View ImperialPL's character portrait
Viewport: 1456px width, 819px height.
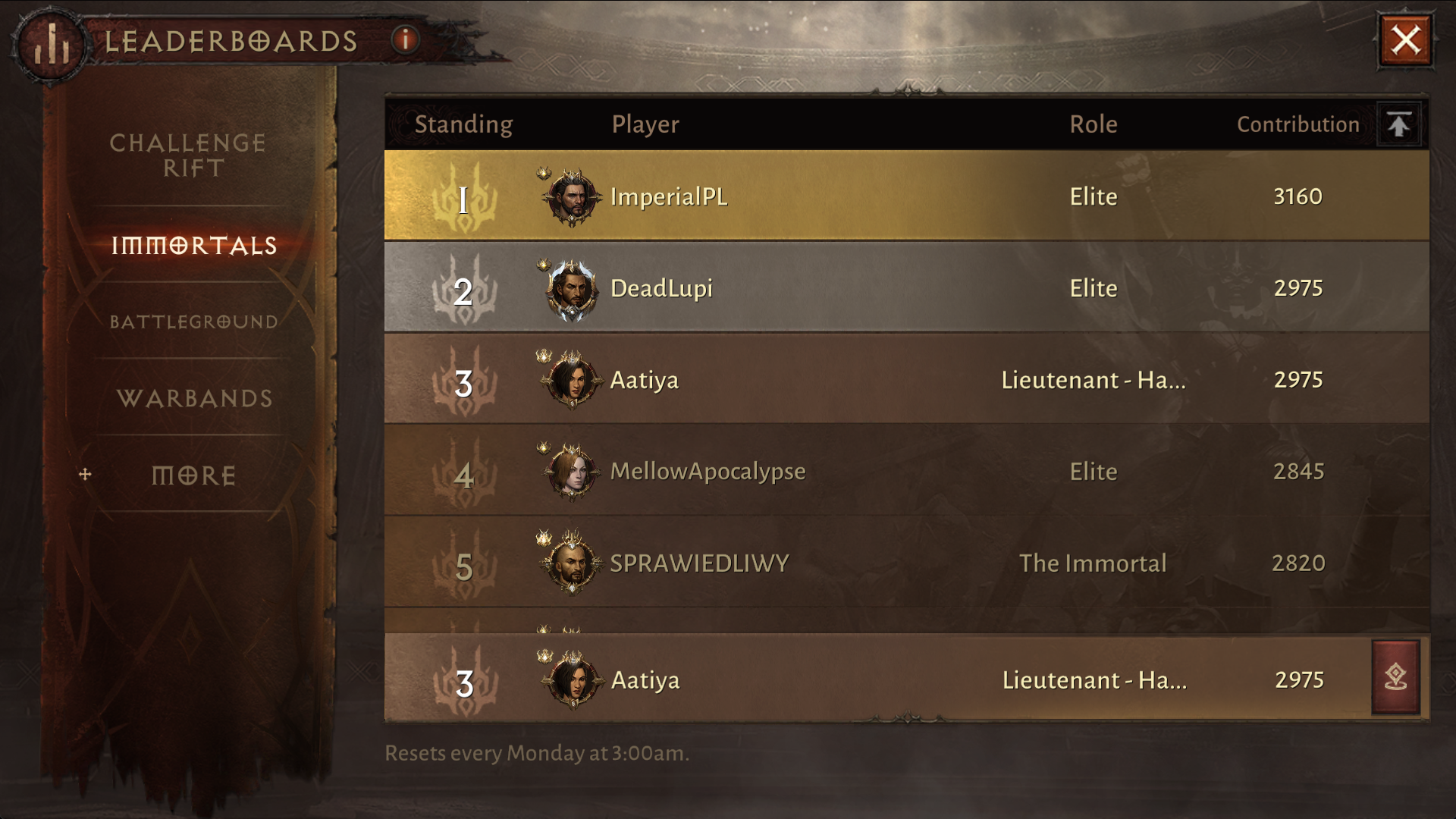573,197
